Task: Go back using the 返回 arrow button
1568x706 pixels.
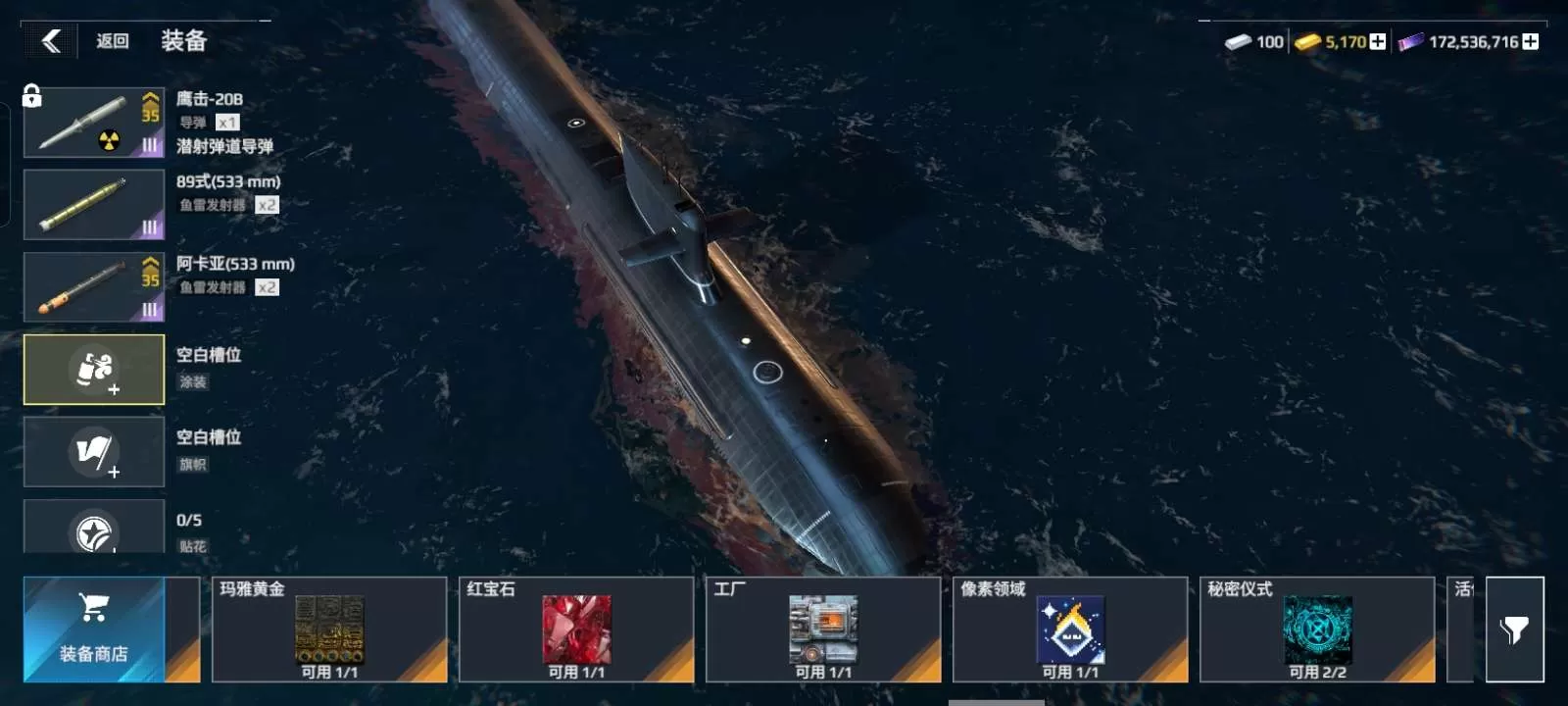Action: pyautogui.click(x=51, y=41)
